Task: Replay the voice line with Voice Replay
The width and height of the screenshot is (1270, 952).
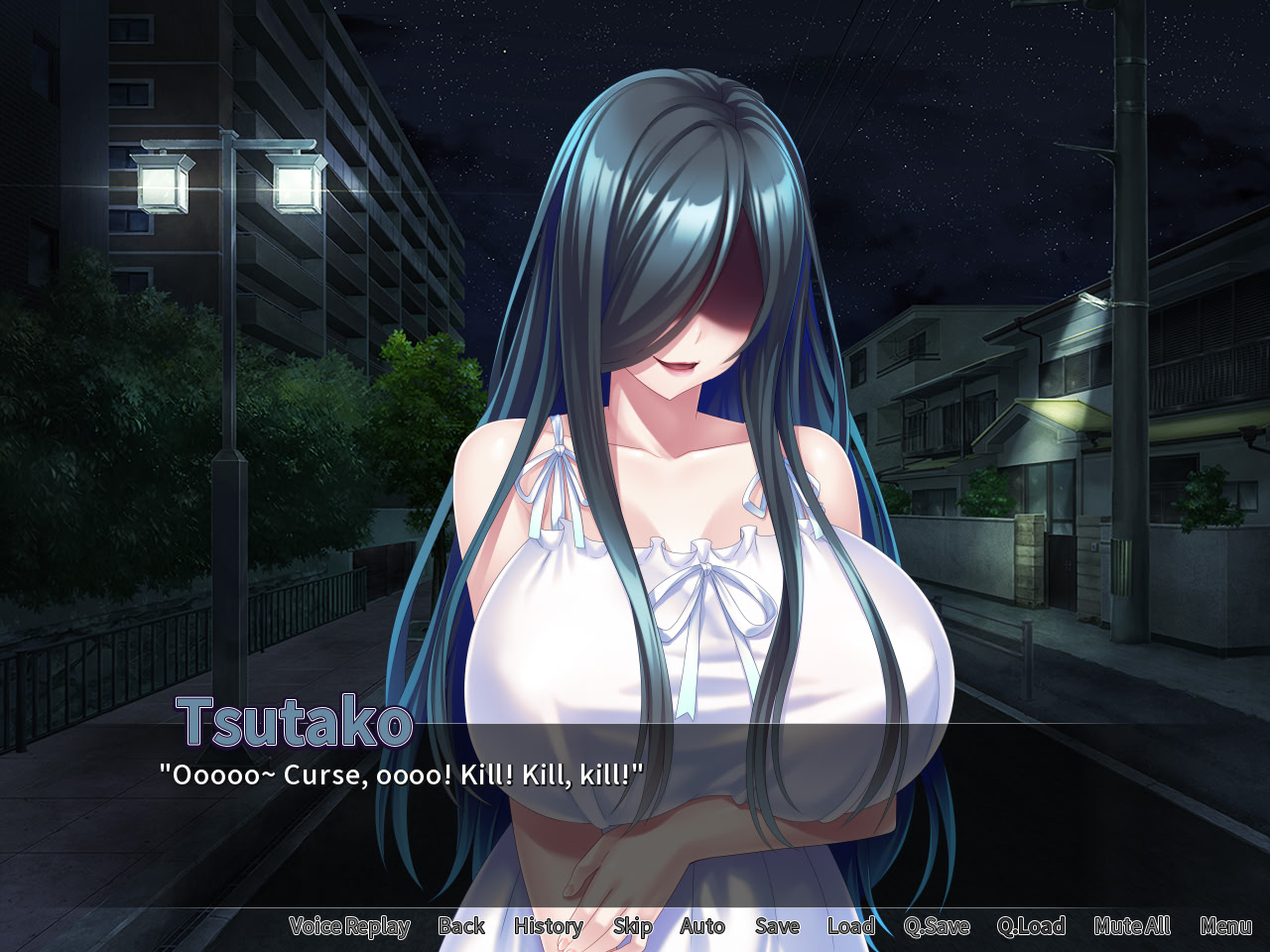Action: (x=349, y=926)
